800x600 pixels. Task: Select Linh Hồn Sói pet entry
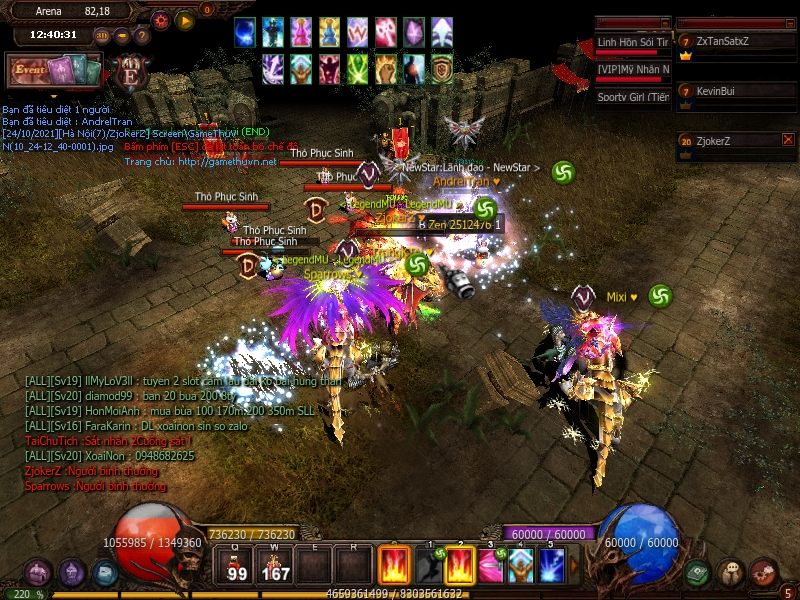click(x=633, y=43)
